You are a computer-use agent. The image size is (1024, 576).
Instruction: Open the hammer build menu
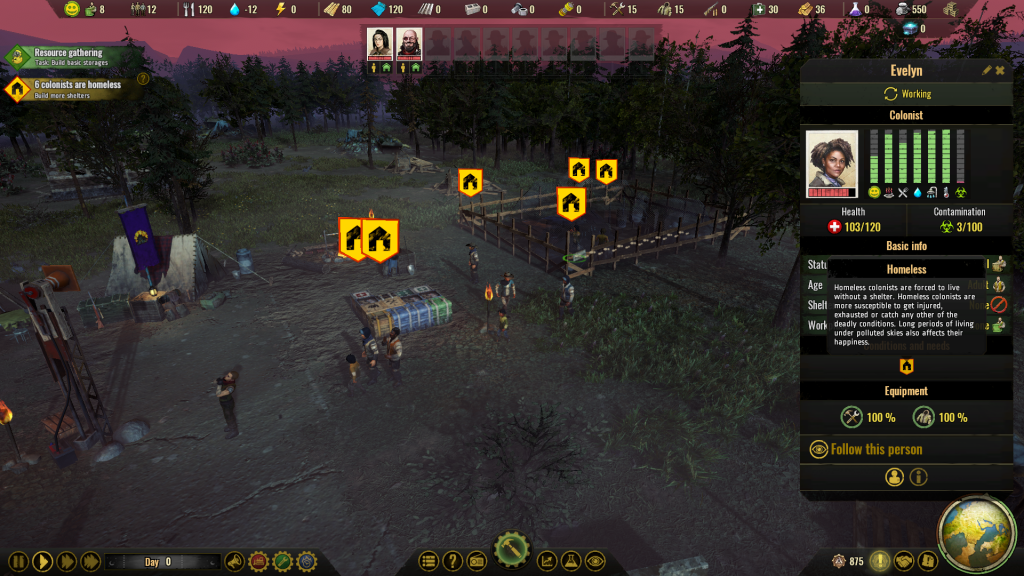click(511, 551)
